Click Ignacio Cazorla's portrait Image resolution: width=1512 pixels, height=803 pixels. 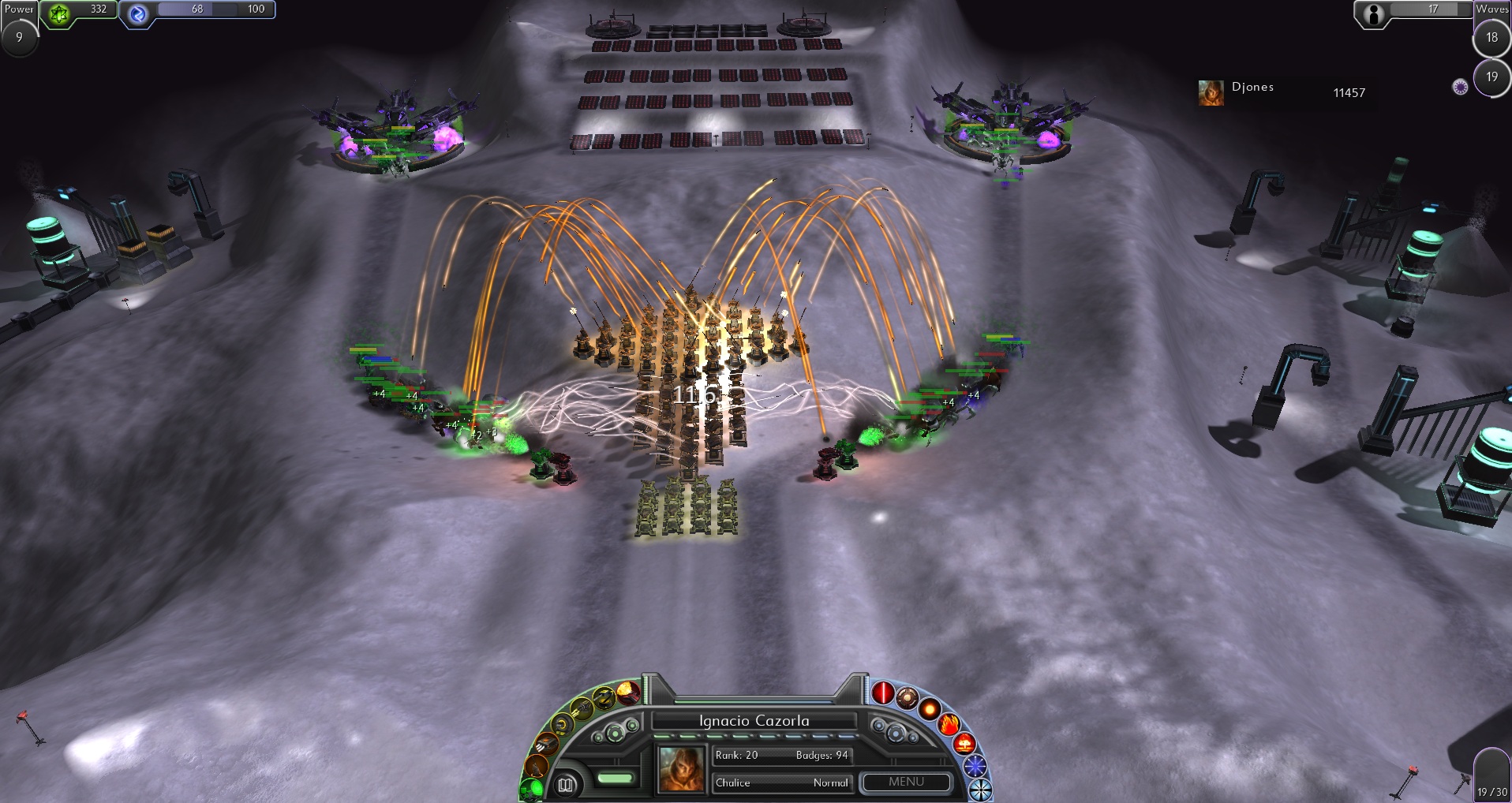681,769
